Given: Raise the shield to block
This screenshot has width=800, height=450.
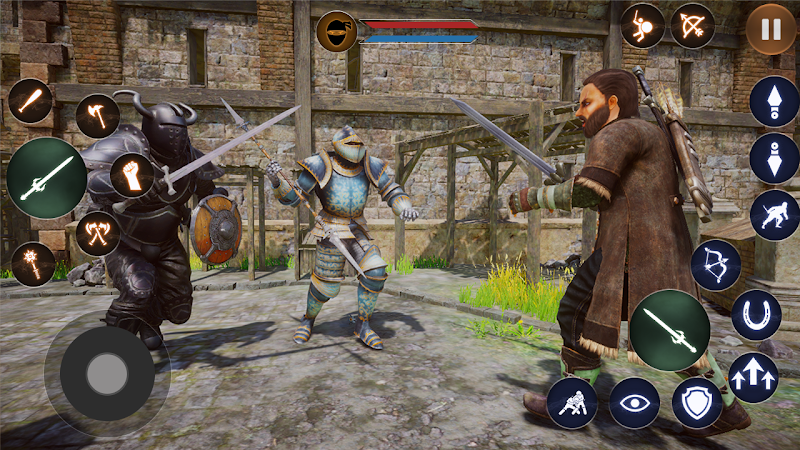Looking at the screenshot, I should point(697,403).
